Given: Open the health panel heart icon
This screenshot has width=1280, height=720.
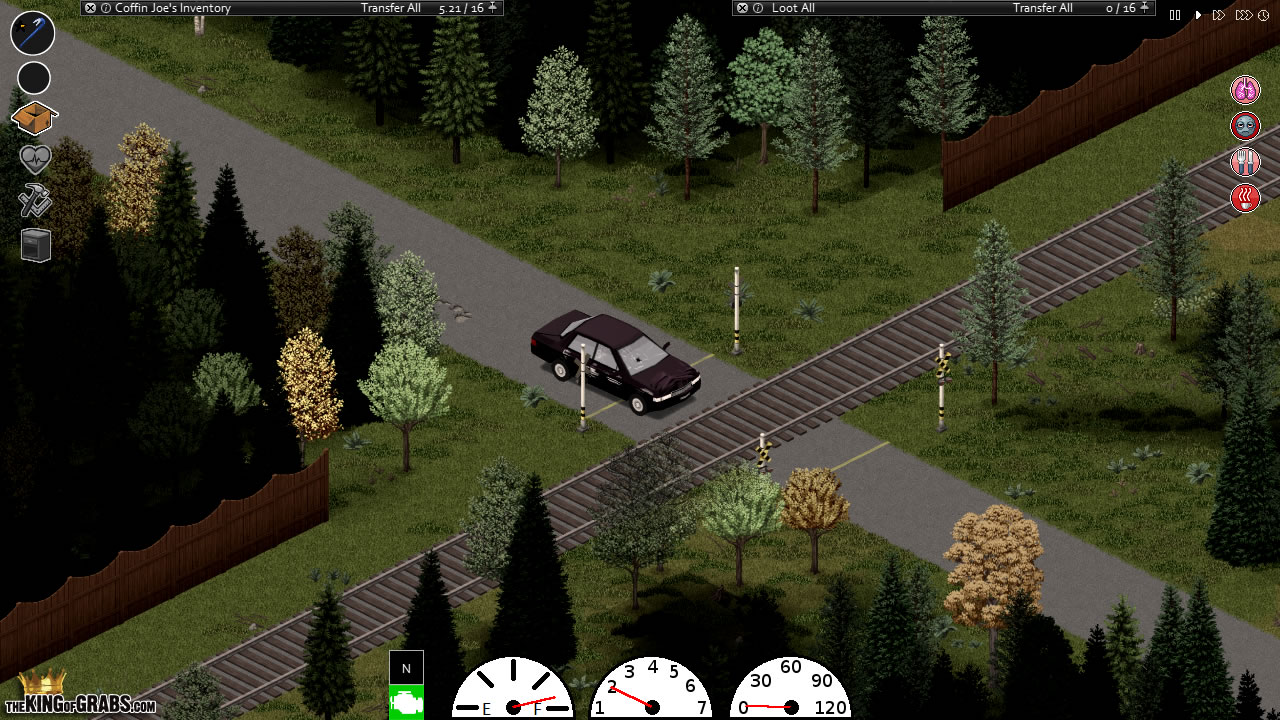Looking at the screenshot, I should click(x=35, y=159).
